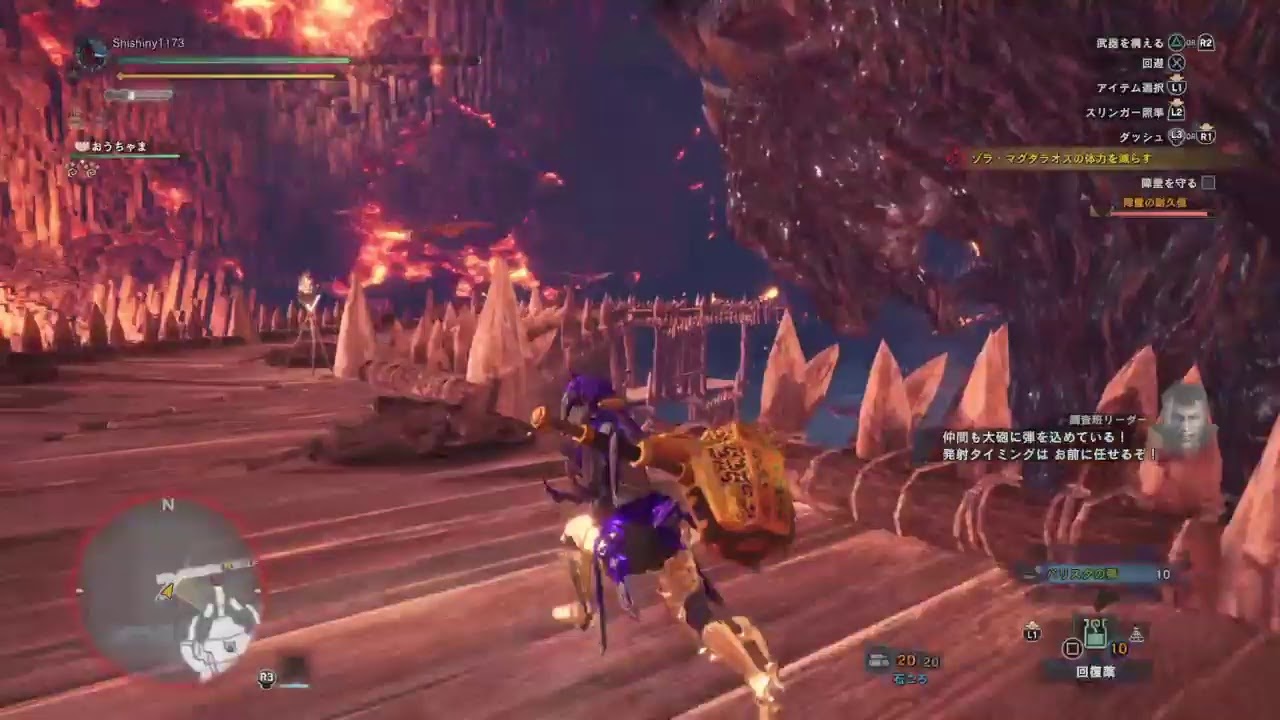
Task: Click the バリスタの弾 ballista ammo icon
Action: [1033, 574]
